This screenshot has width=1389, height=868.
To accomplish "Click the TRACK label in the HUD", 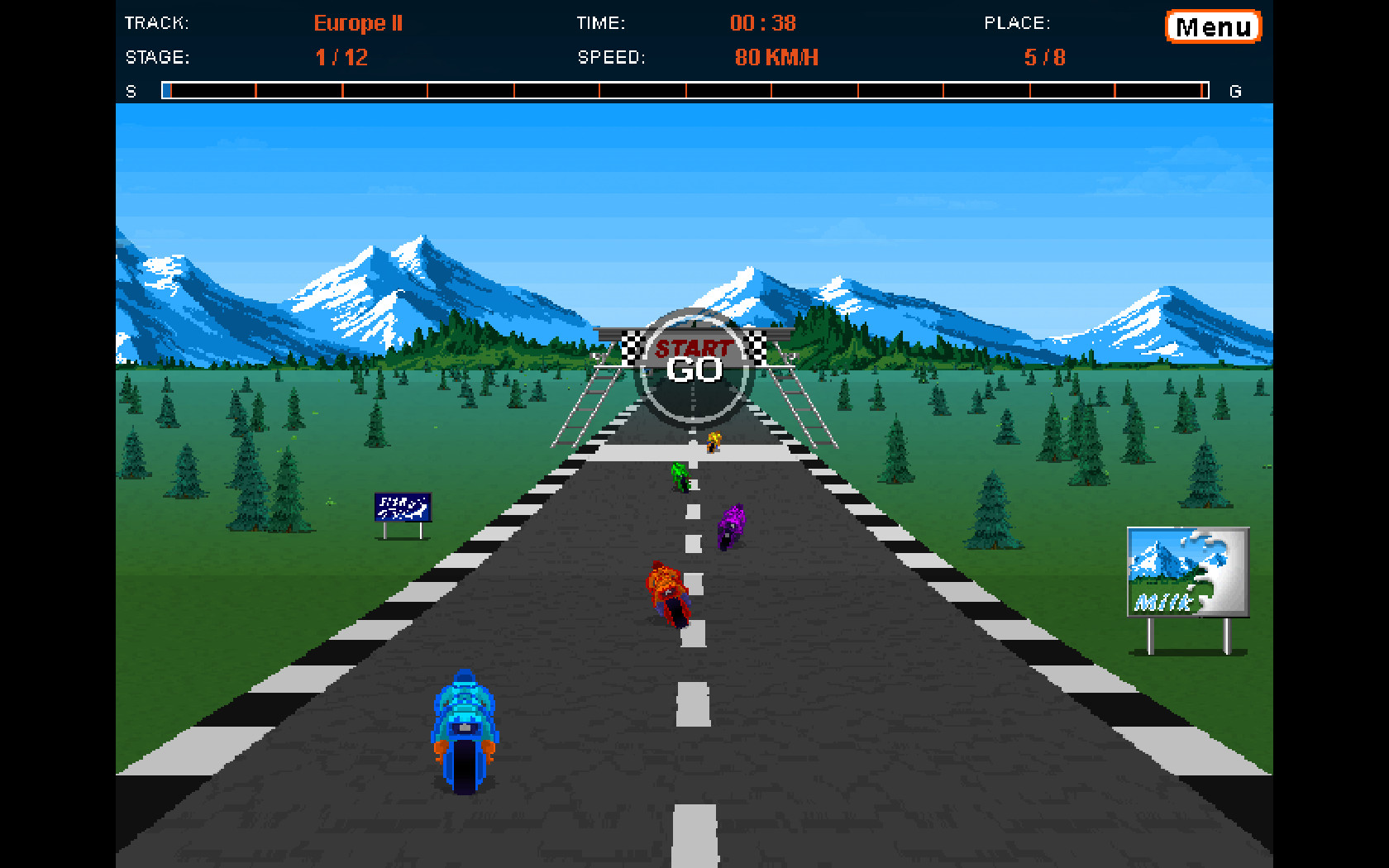I will (155, 23).
